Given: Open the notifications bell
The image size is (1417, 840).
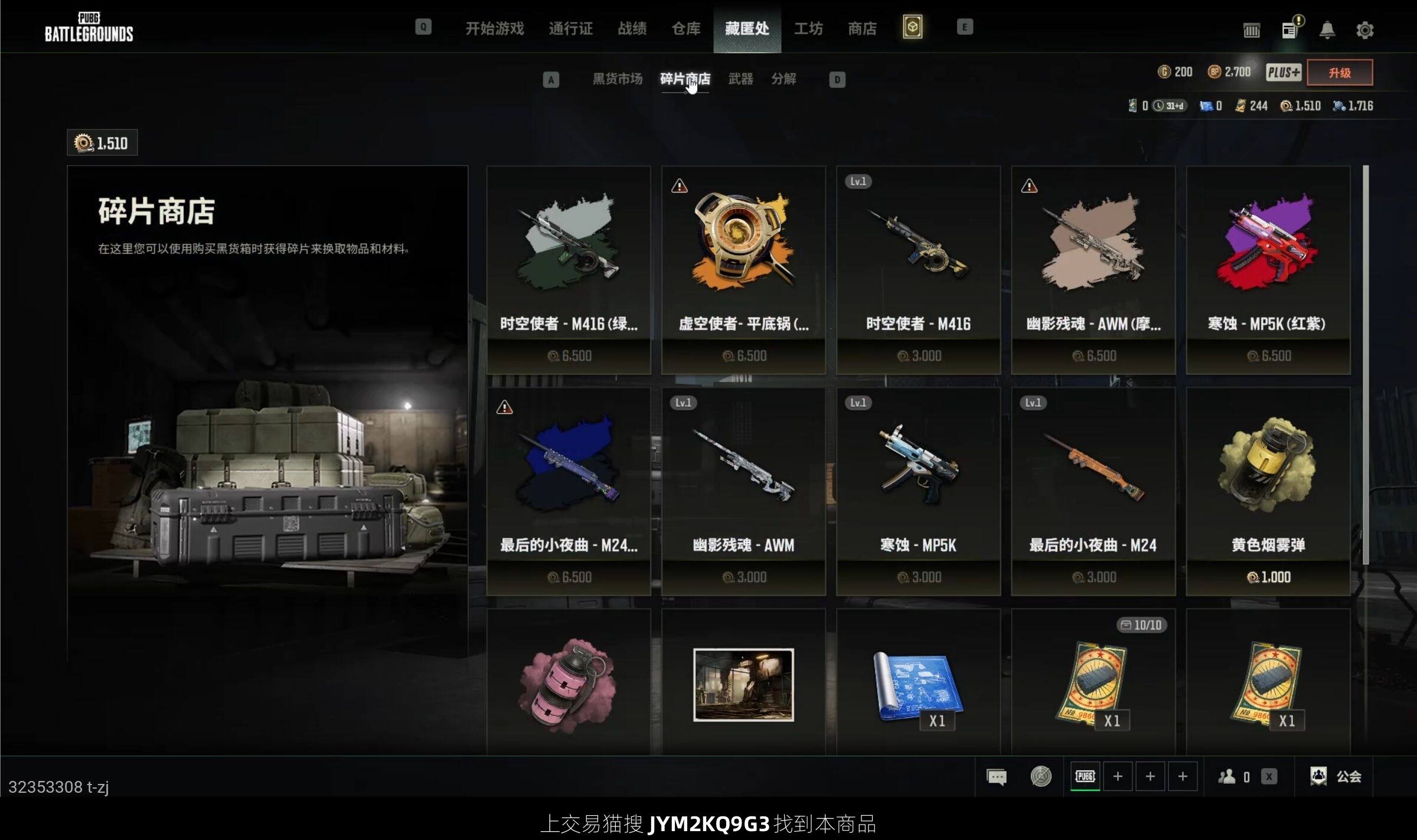Looking at the screenshot, I should [x=1327, y=30].
